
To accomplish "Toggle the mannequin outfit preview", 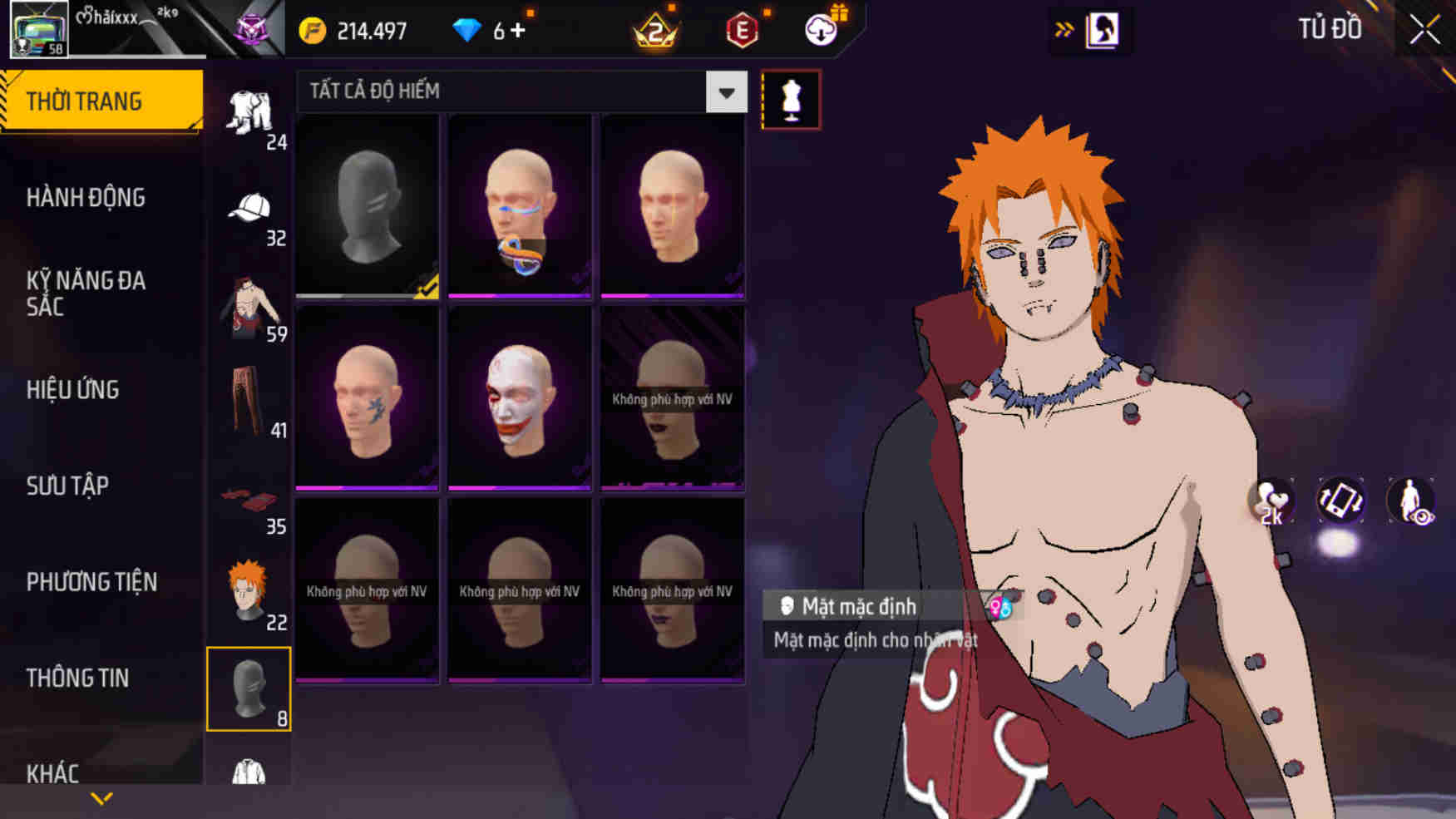I will [x=792, y=98].
